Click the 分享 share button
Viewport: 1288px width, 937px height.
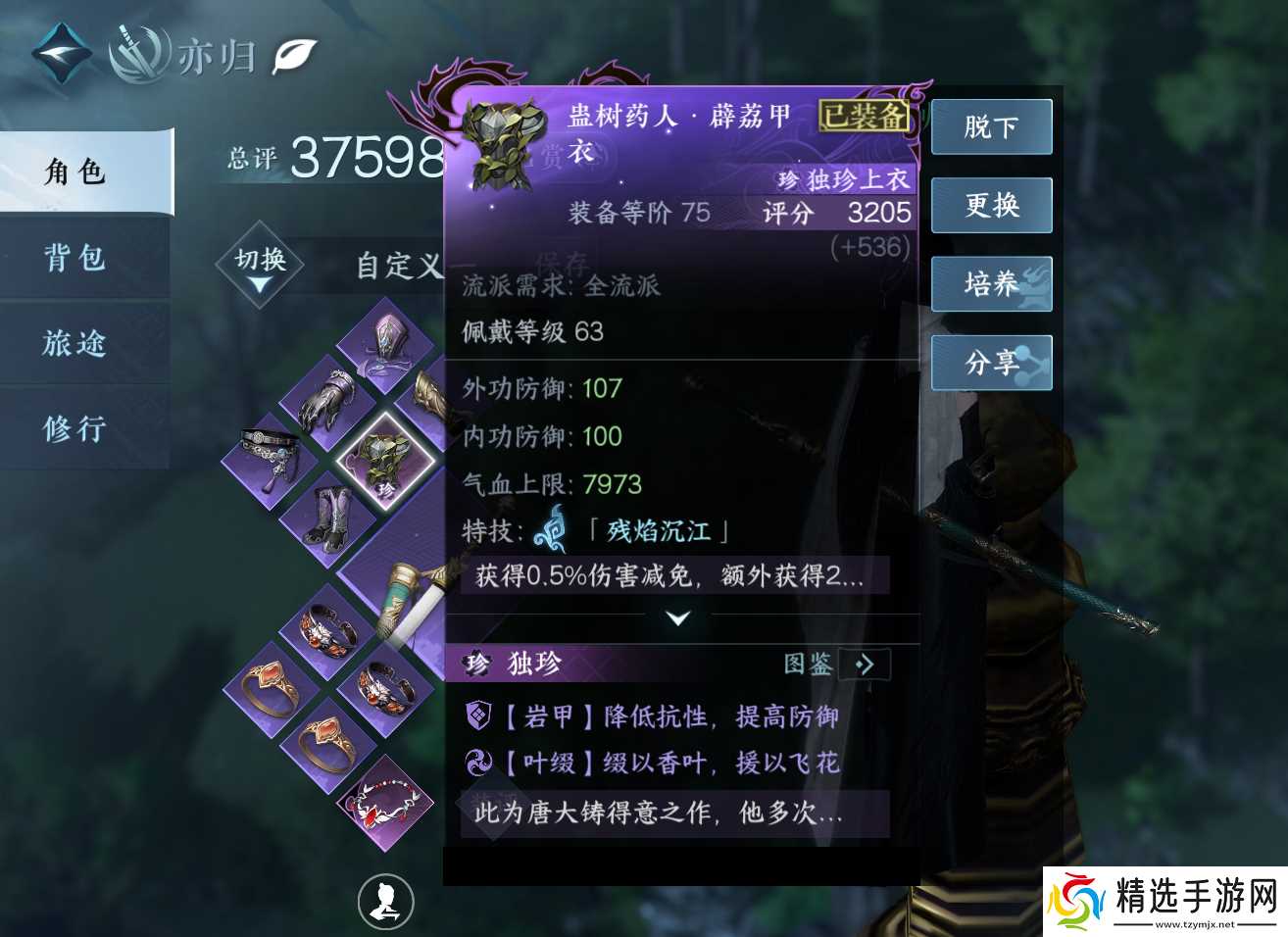[991, 363]
